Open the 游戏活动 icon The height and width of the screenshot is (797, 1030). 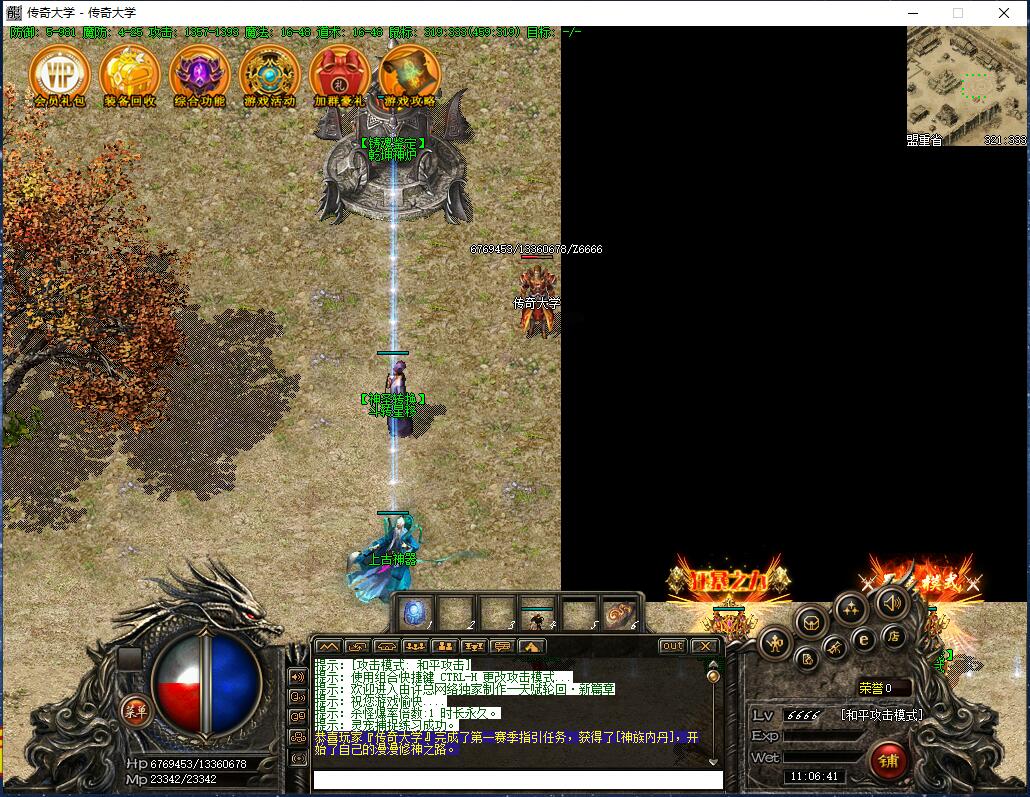coord(270,72)
